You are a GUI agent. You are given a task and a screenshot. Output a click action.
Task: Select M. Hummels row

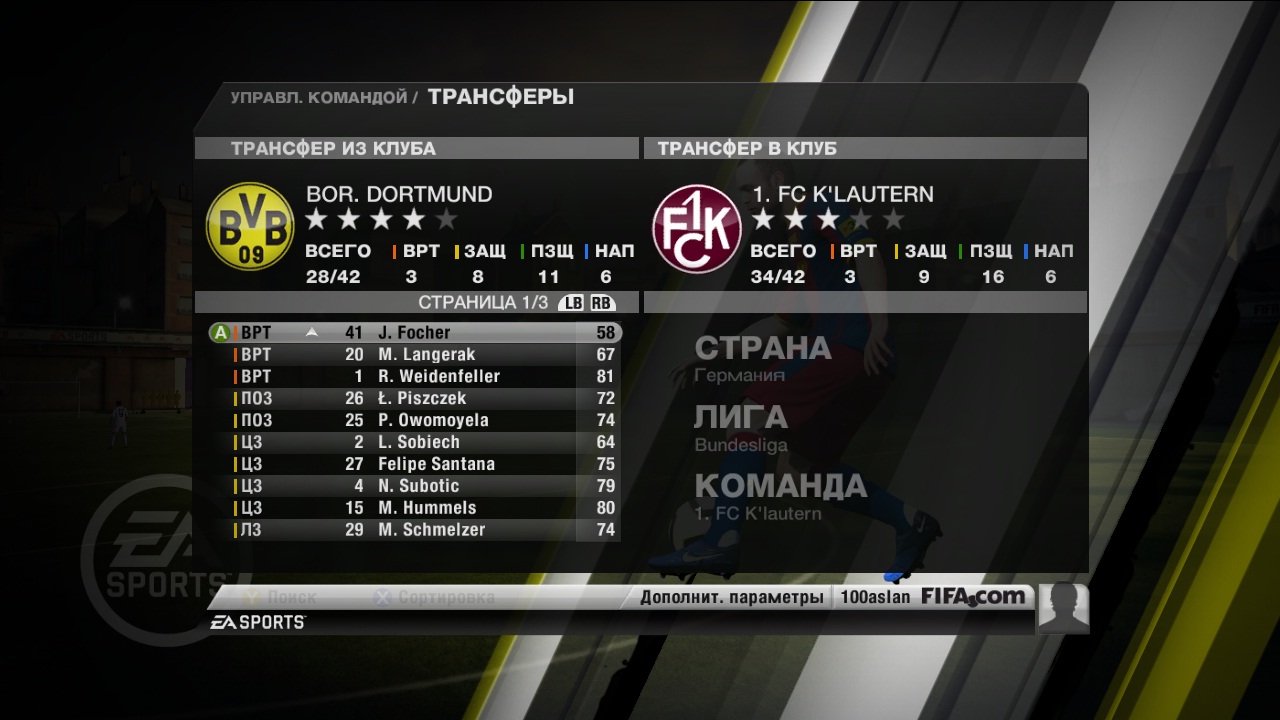coord(427,508)
